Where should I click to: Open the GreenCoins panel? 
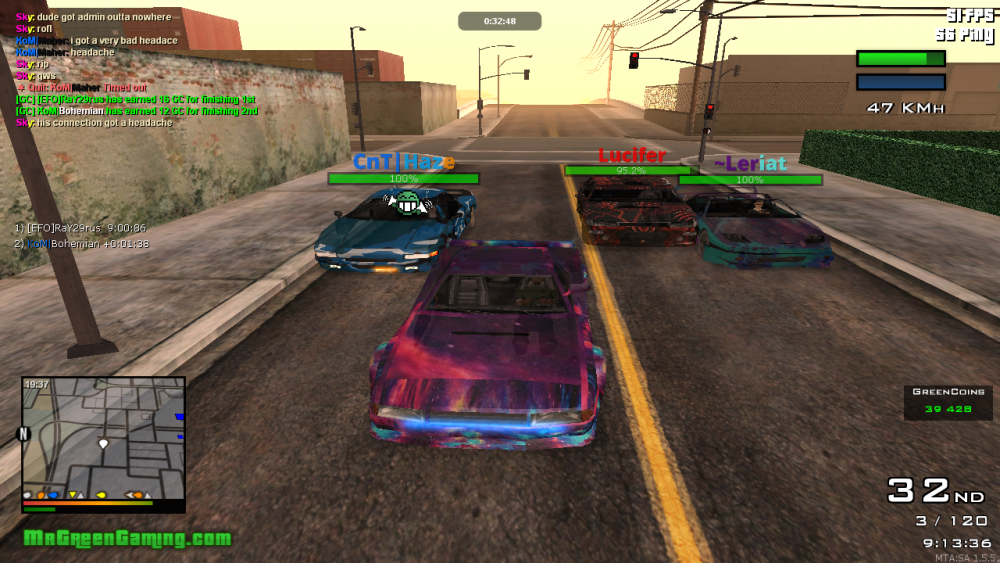coord(947,400)
